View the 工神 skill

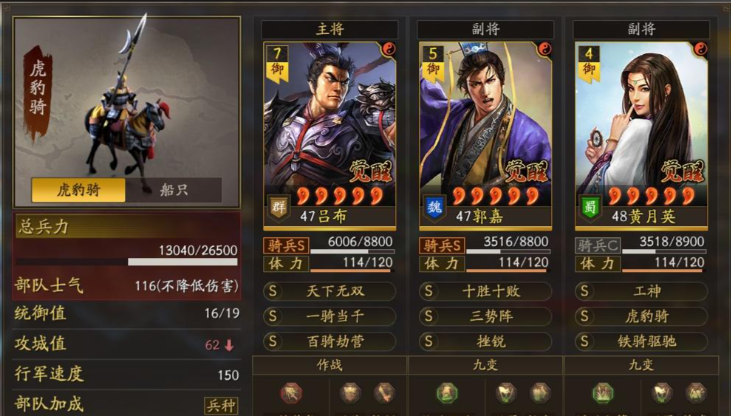(x=641, y=291)
